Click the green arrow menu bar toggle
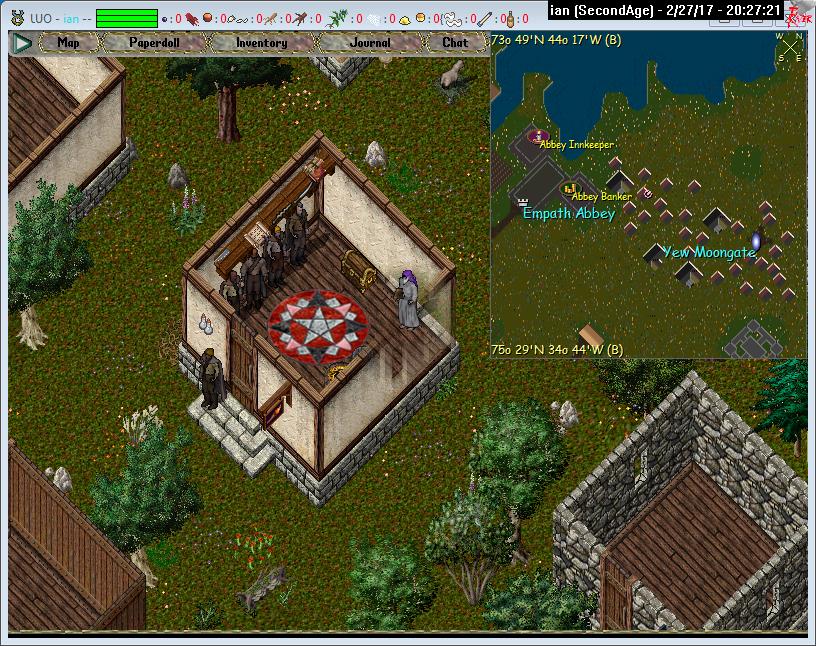 [22, 43]
